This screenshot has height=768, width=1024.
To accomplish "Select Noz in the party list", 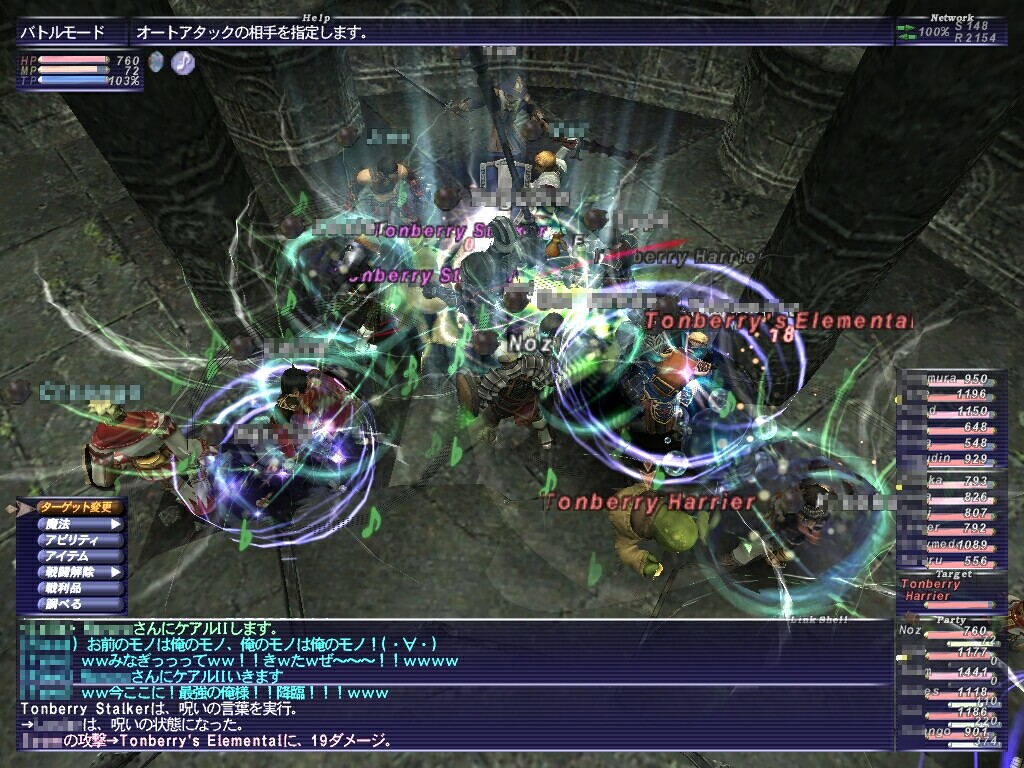I will click(948, 633).
